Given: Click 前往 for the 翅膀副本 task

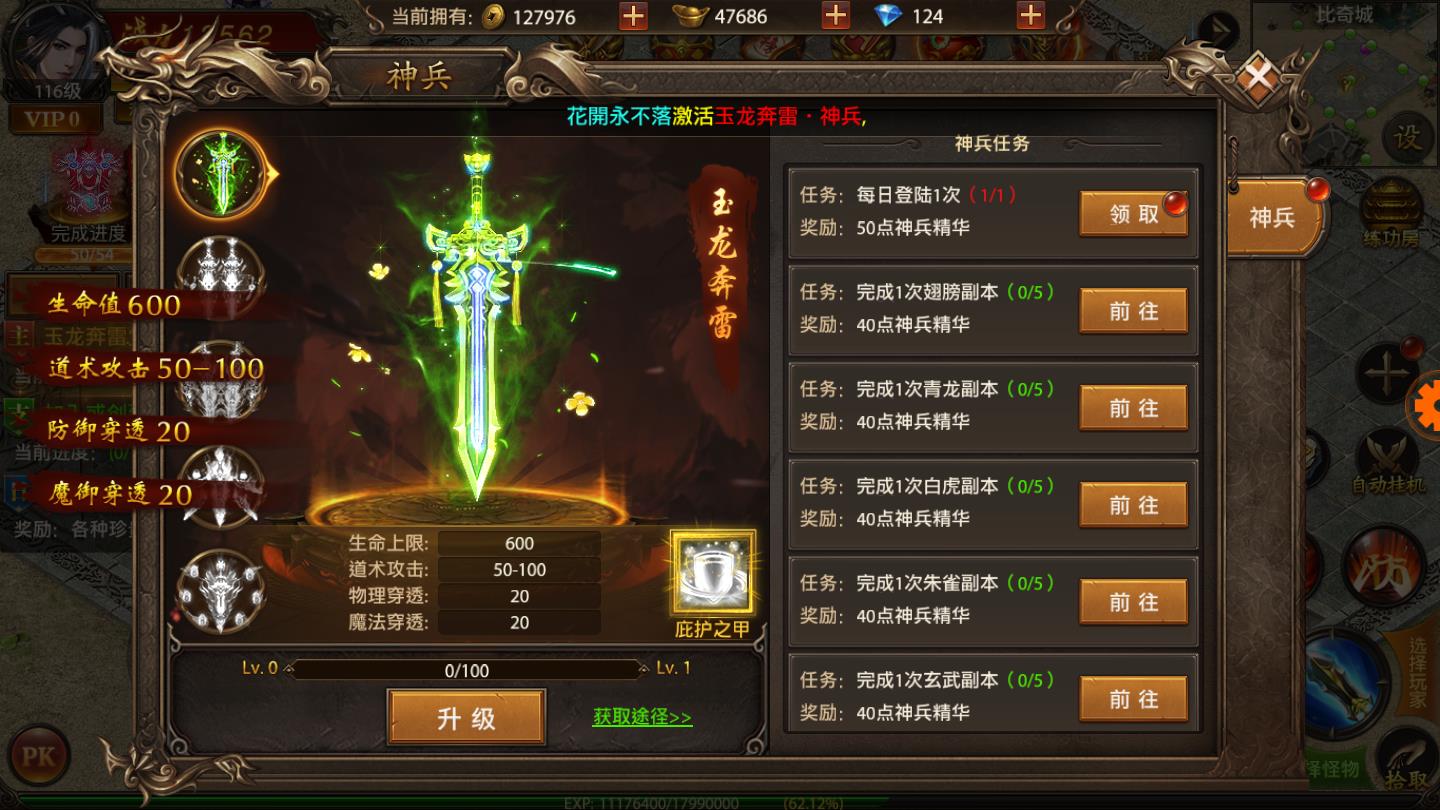Looking at the screenshot, I should click(x=1133, y=311).
